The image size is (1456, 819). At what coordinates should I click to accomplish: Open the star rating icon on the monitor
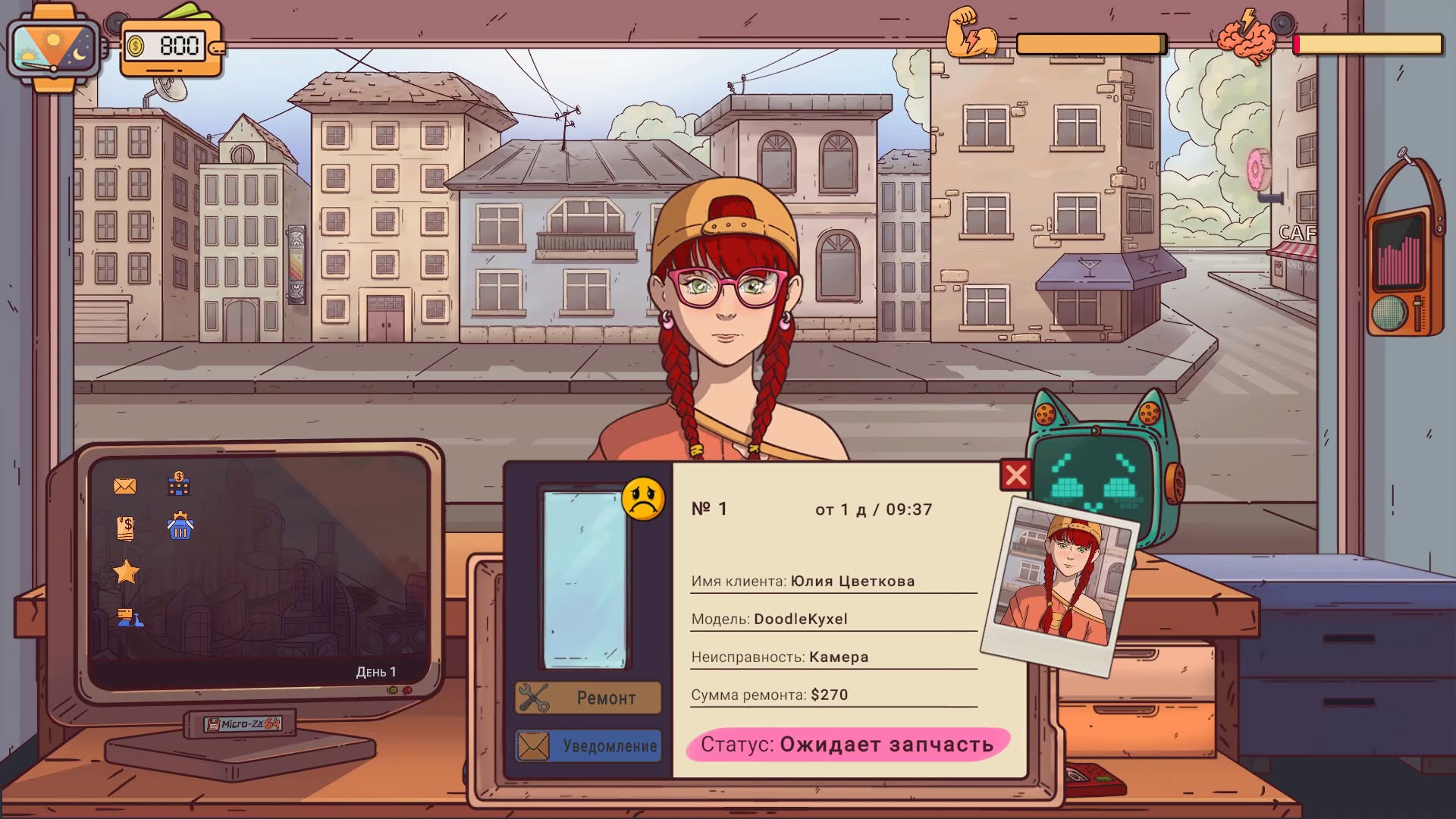pyautogui.click(x=126, y=572)
